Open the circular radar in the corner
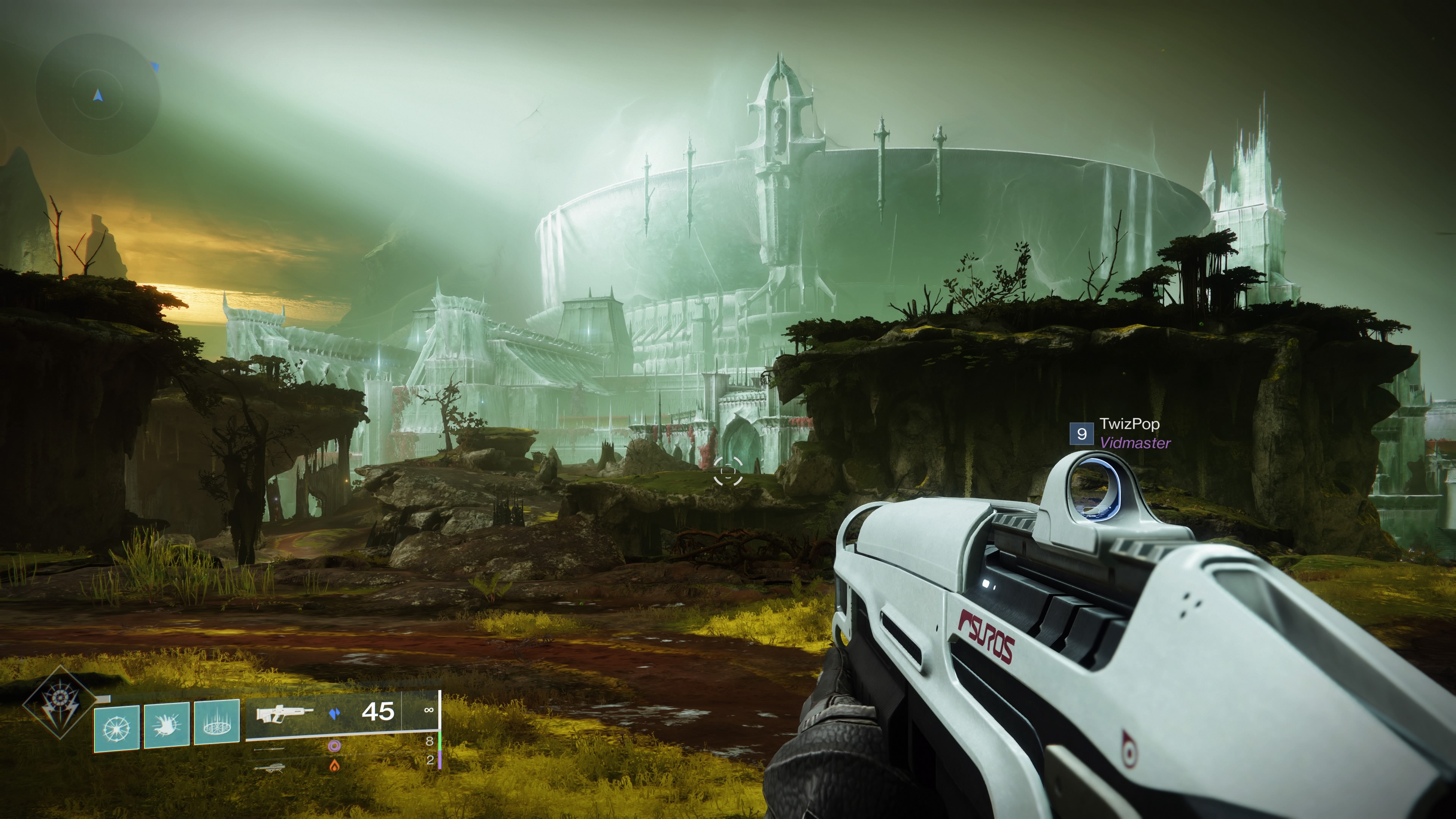The height and width of the screenshot is (819, 1456). (x=98, y=94)
